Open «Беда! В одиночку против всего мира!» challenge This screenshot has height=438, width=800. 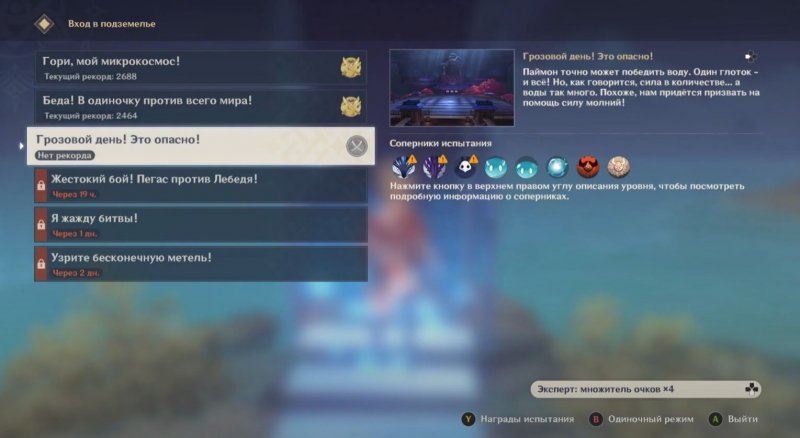[x=200, y=106]
